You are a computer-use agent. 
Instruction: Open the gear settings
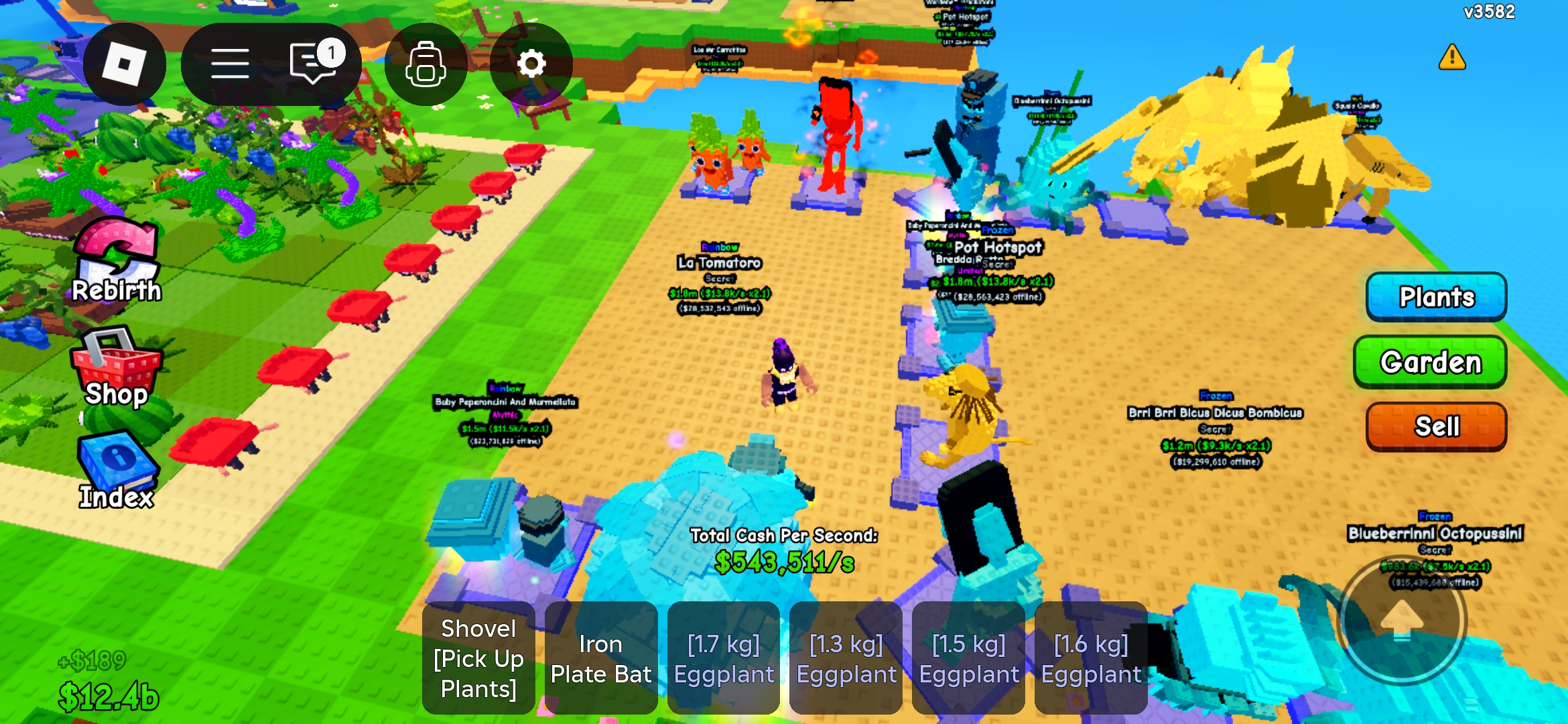531,64
